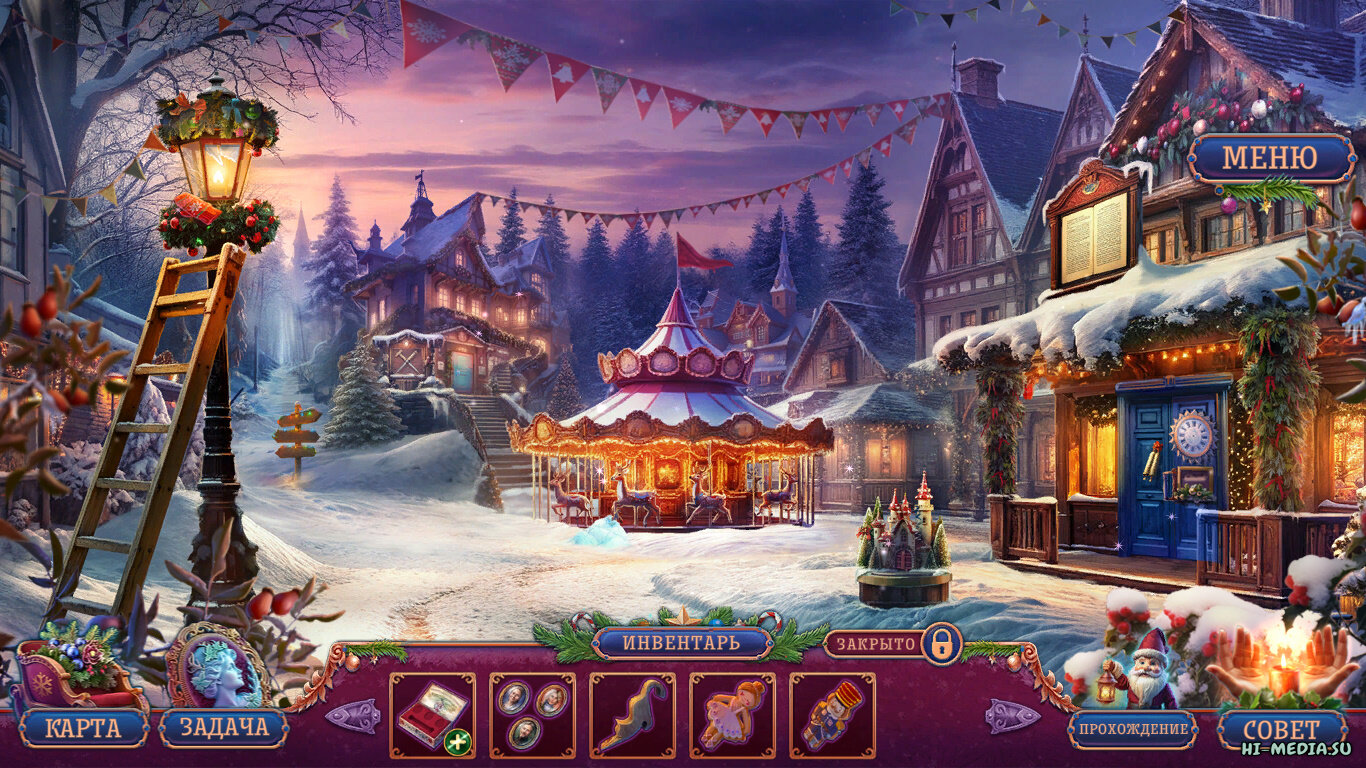
Task: Show the current task via ЗАДАЧА
Action: click(x=223, y=728)
